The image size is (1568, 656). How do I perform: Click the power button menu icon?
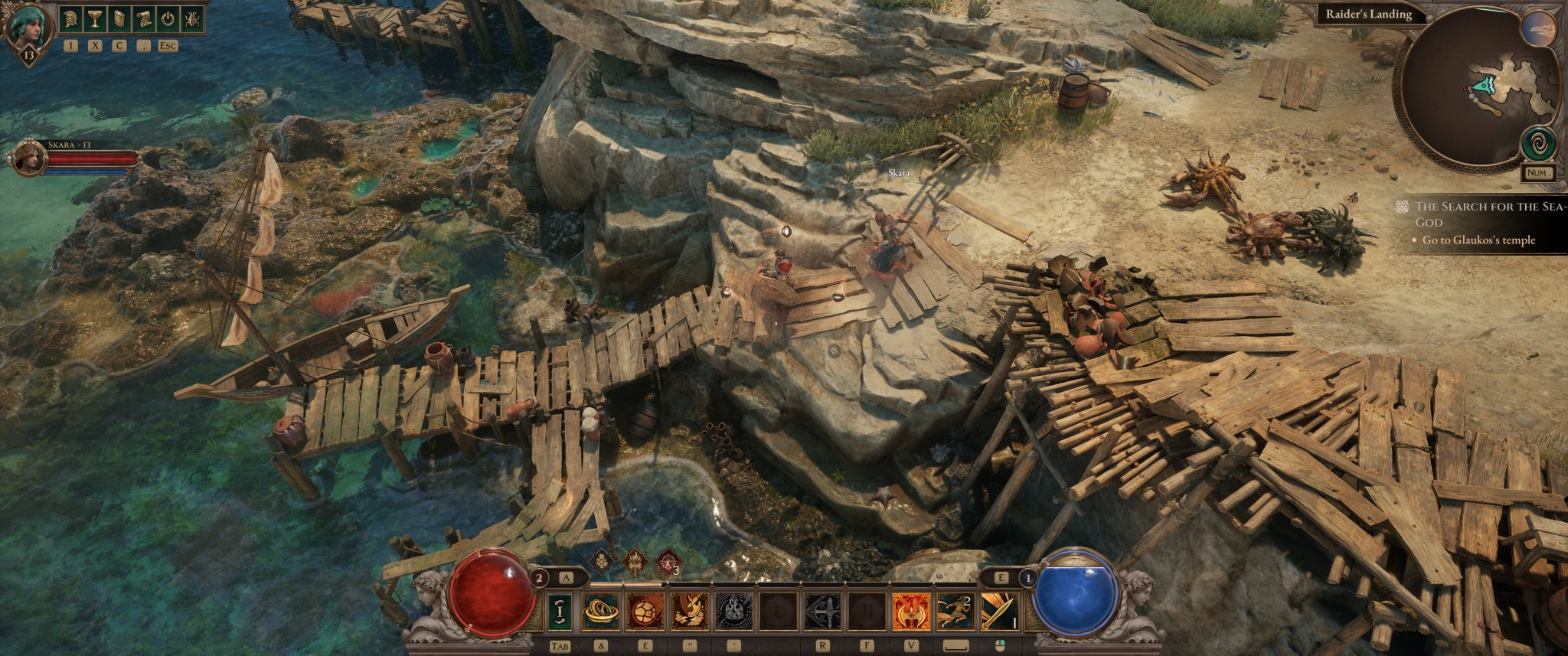[x=168, y=19]
